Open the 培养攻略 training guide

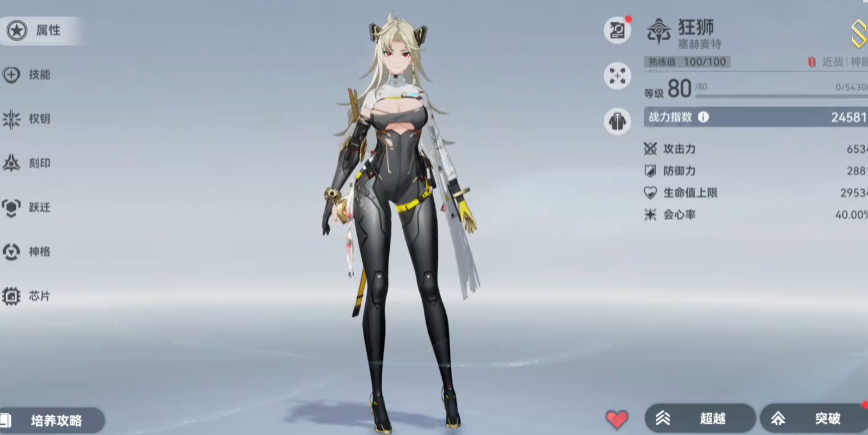click(52, 420)
